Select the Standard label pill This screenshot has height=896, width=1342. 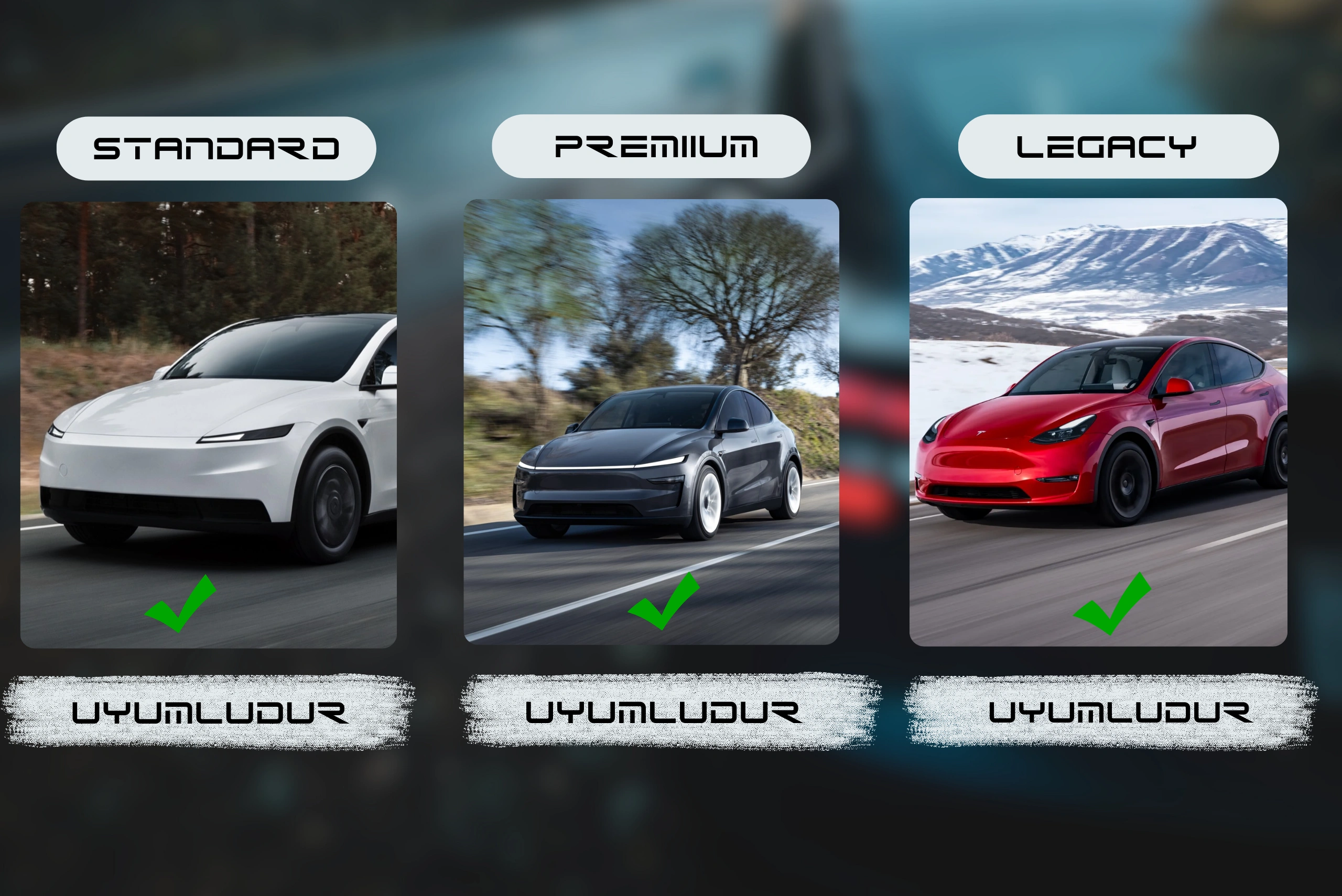pyautogui.click(x=216, y=149)
